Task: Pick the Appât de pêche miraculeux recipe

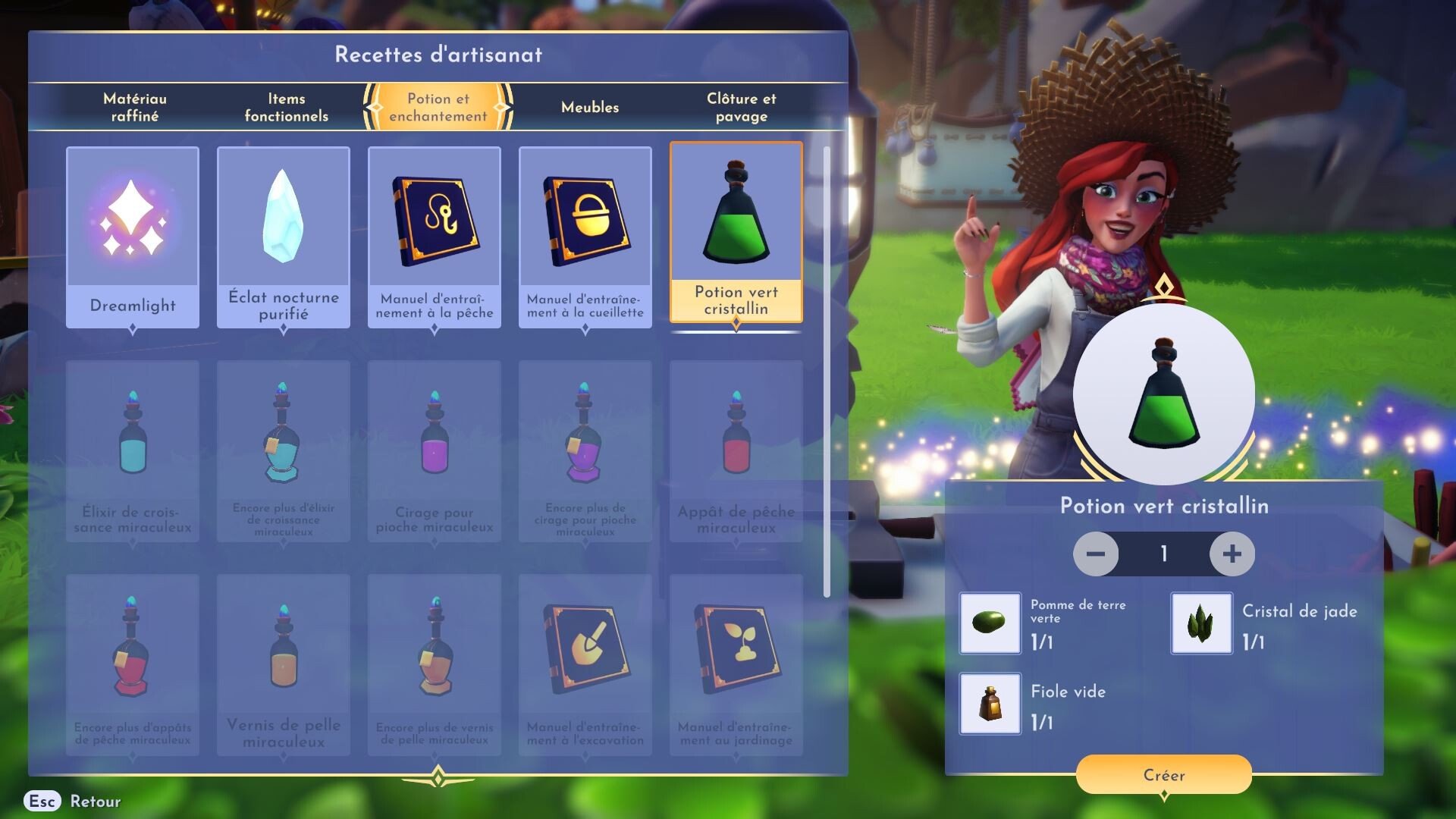Action: (x=736, y=451)
